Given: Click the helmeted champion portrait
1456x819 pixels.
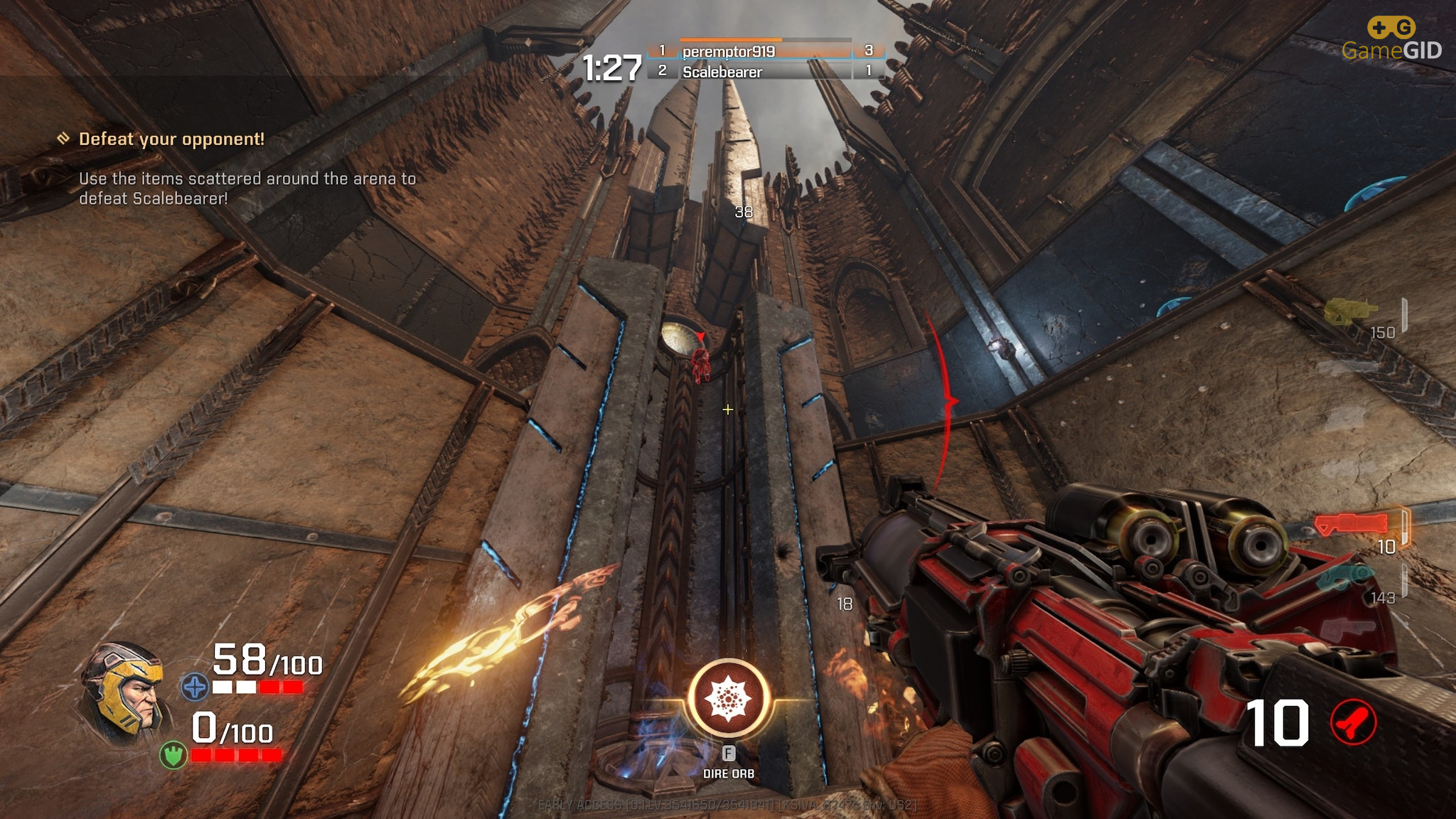Looking at the screenshot, I should (x=123, y=691).
